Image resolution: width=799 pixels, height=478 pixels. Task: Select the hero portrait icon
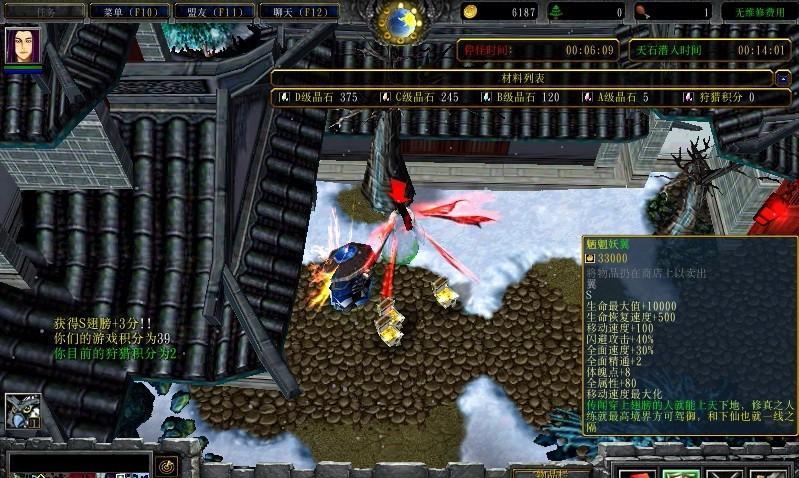(x=21, y=46)
